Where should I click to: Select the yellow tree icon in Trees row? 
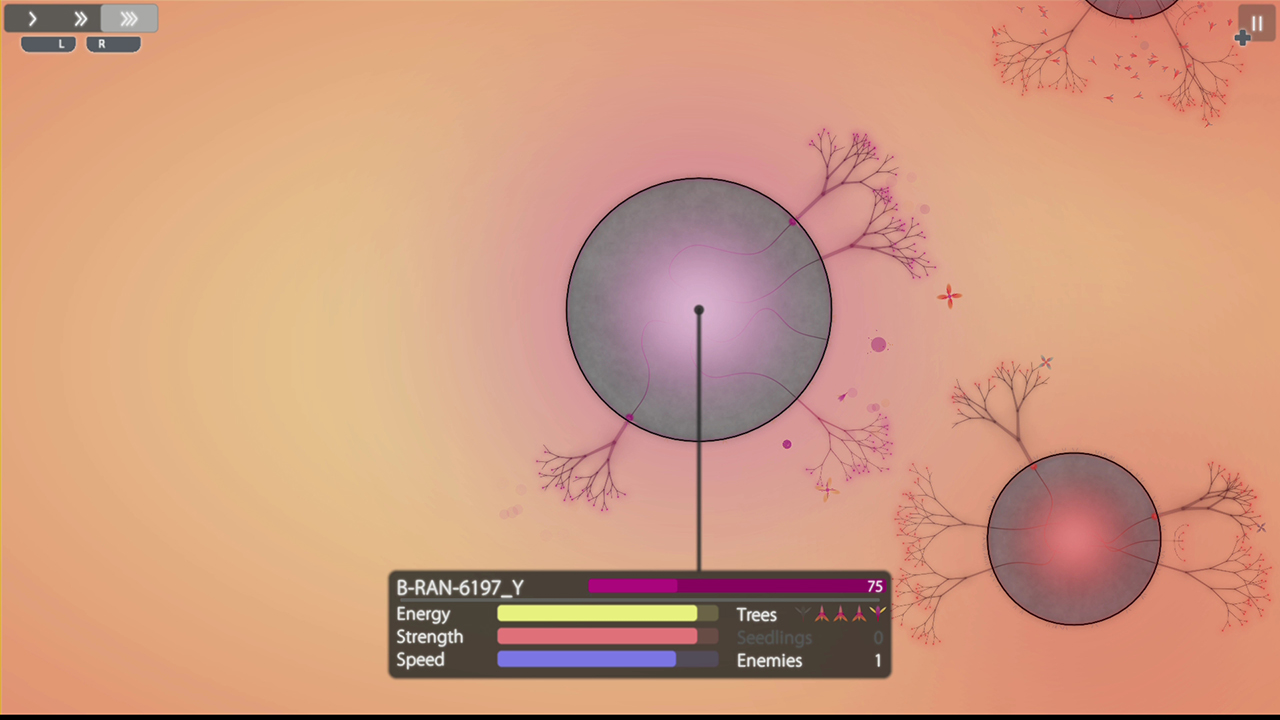877,613
